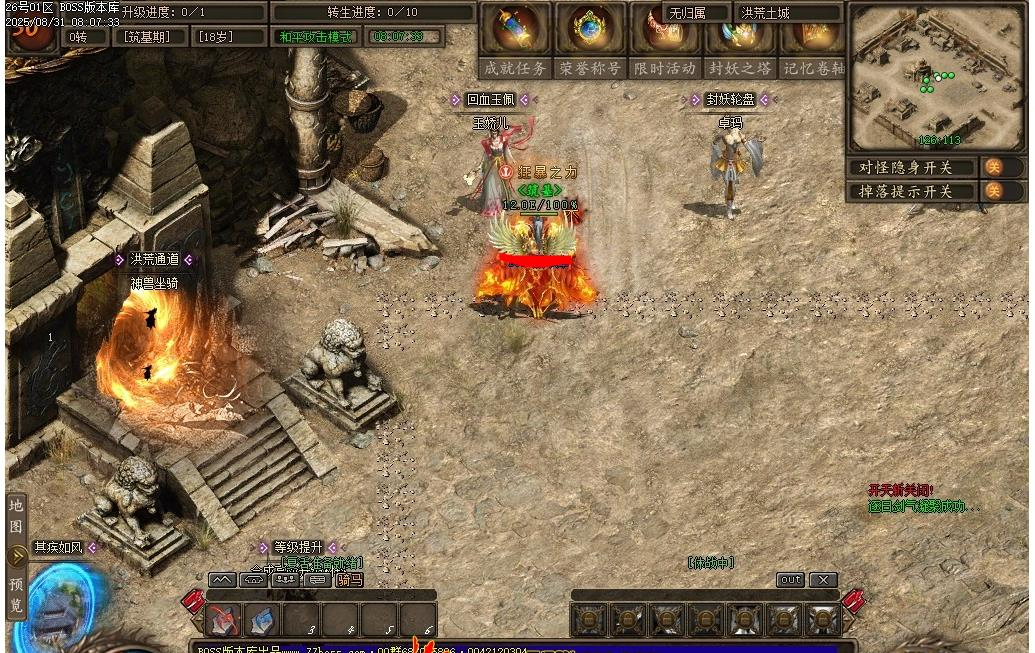Viewport: 1035px width, 653px height.
Task: Click the 'out' button above right bar
Action: pyautogui.click(x=790, y=580)
